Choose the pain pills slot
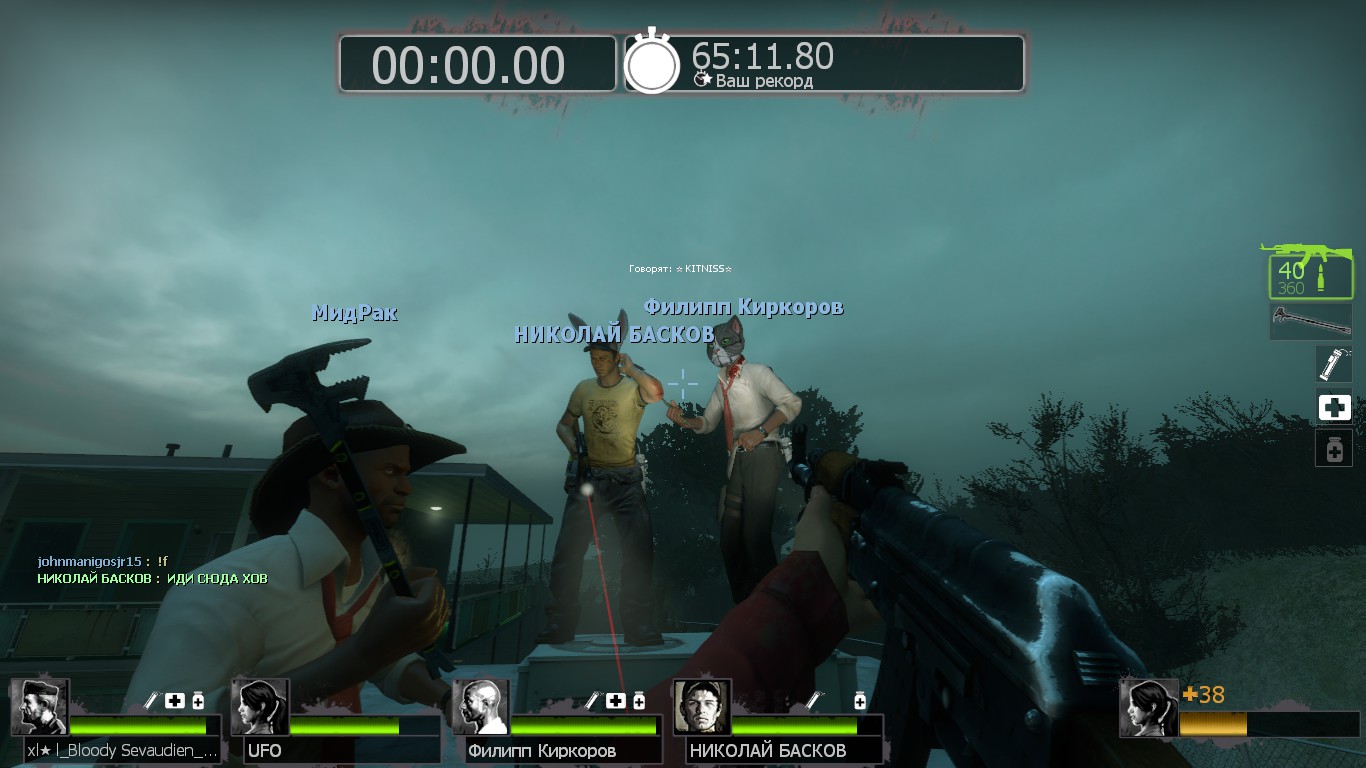 click(x=1334, y=449)
